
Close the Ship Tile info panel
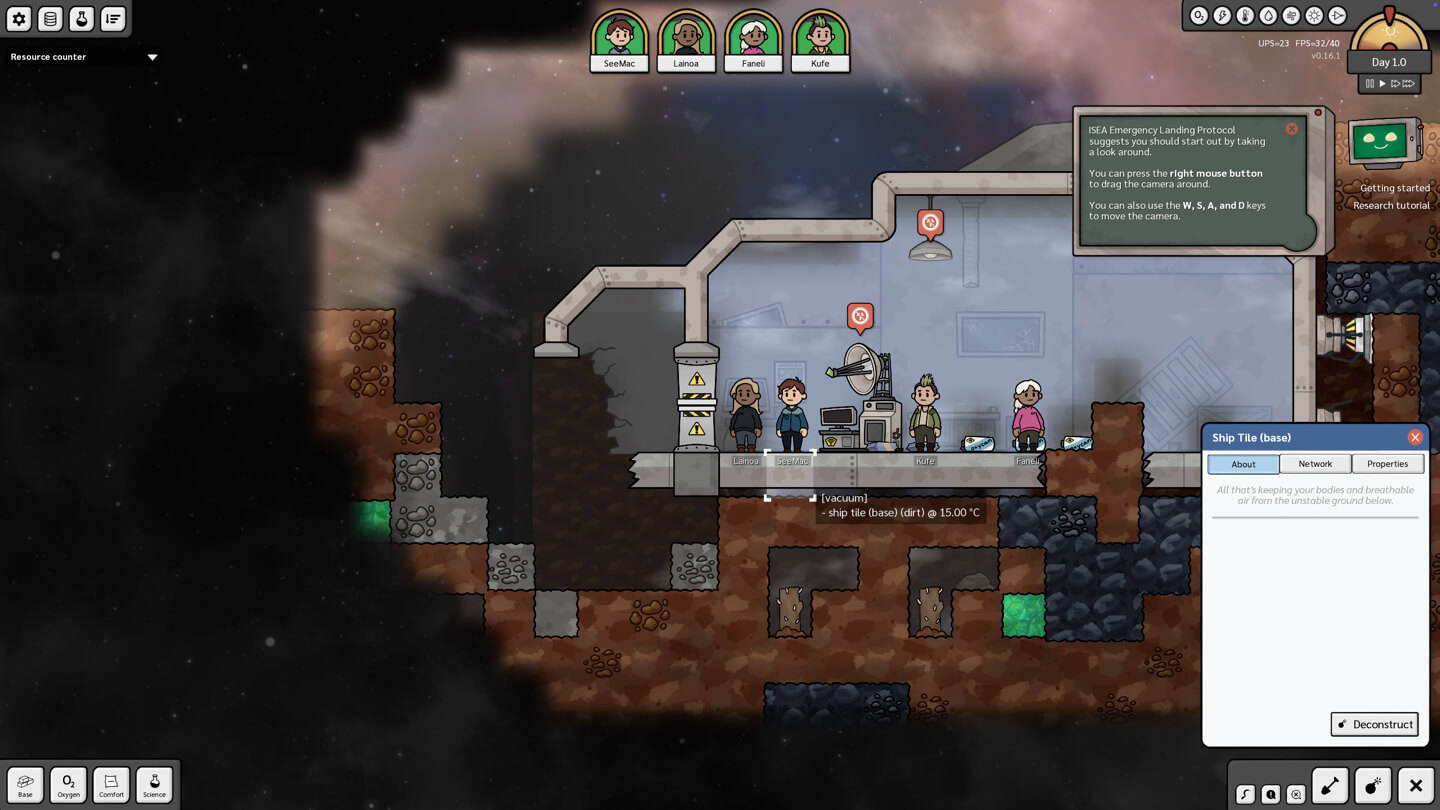(1415, 437)
